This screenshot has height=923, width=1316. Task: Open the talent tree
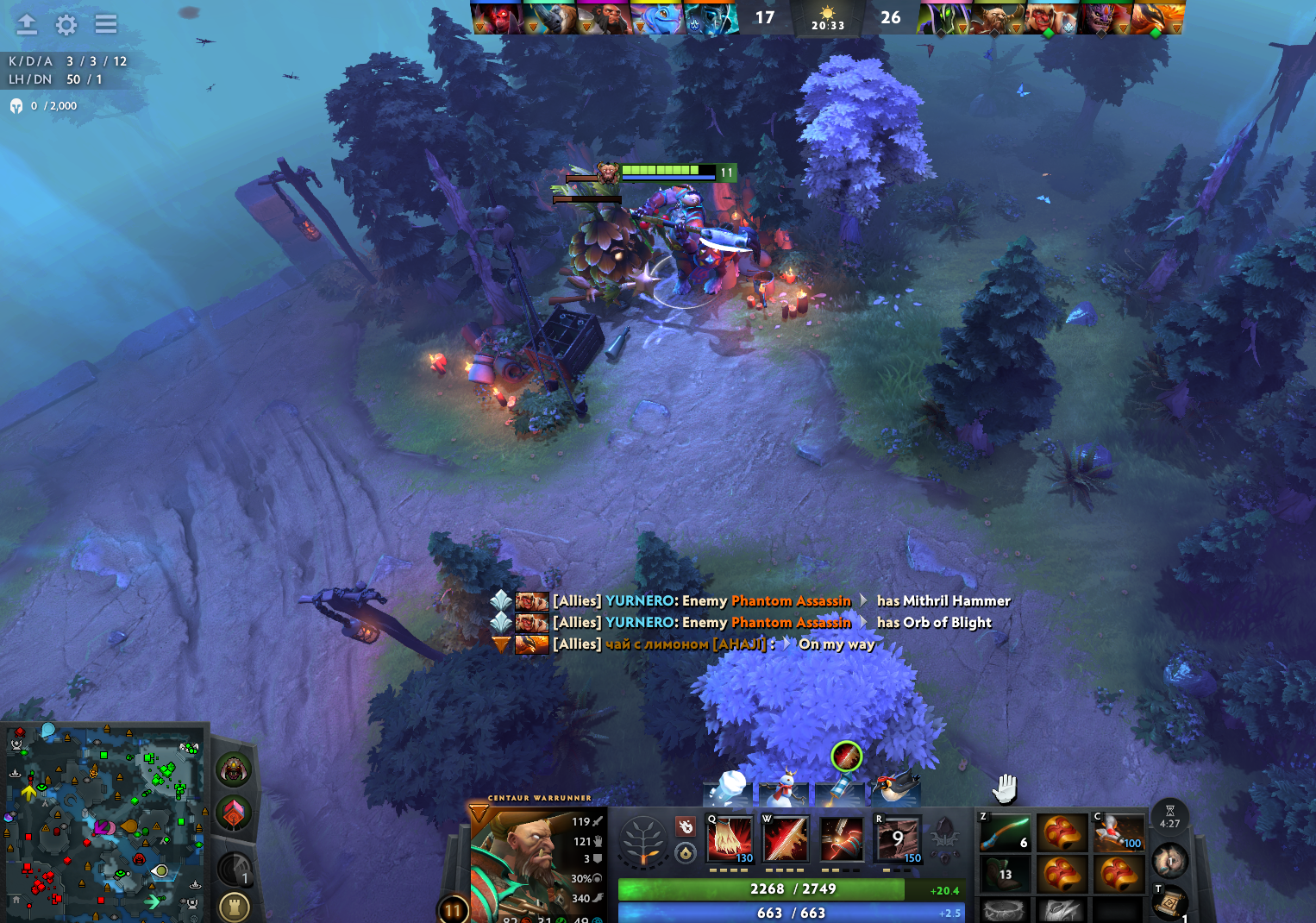point(642,841)
